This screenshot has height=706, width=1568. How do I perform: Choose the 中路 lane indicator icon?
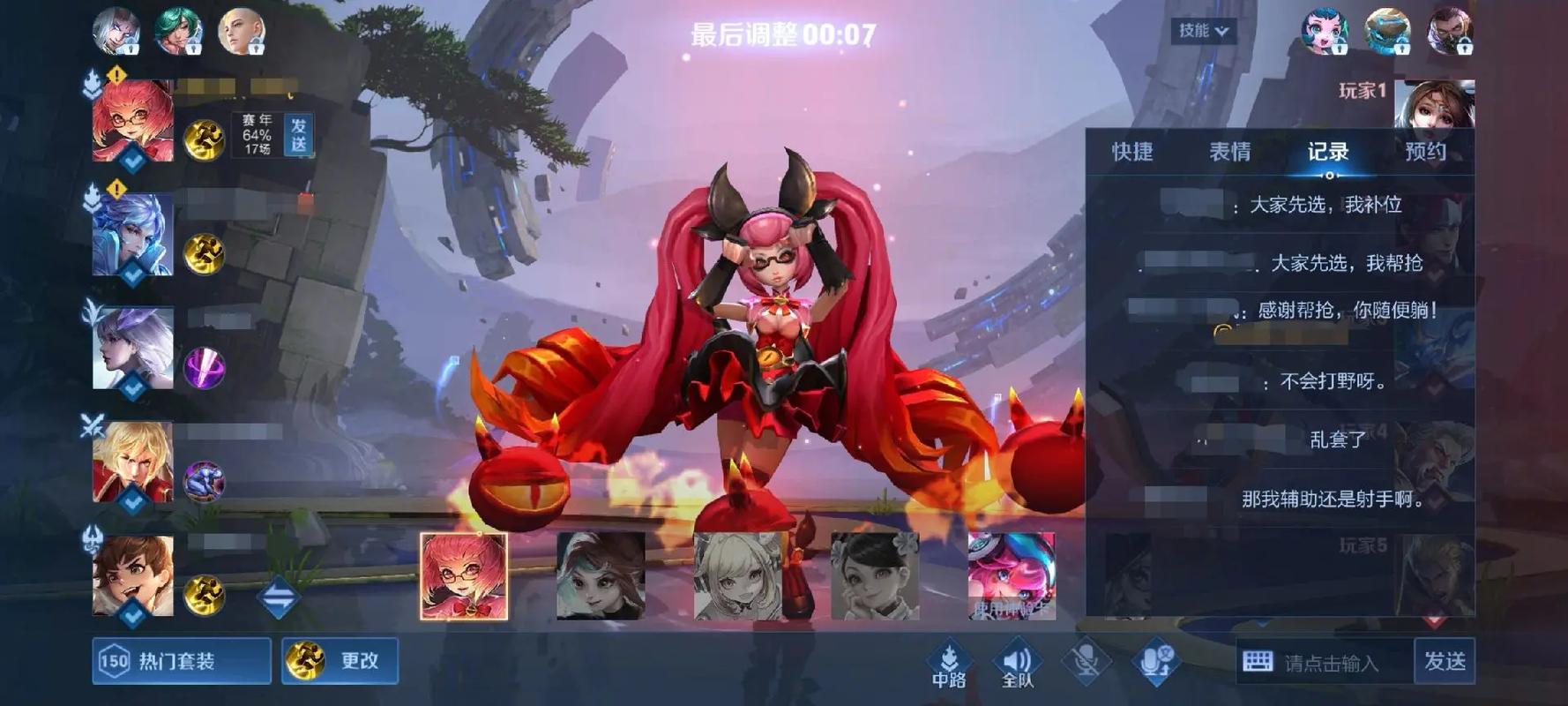(949, 663)
